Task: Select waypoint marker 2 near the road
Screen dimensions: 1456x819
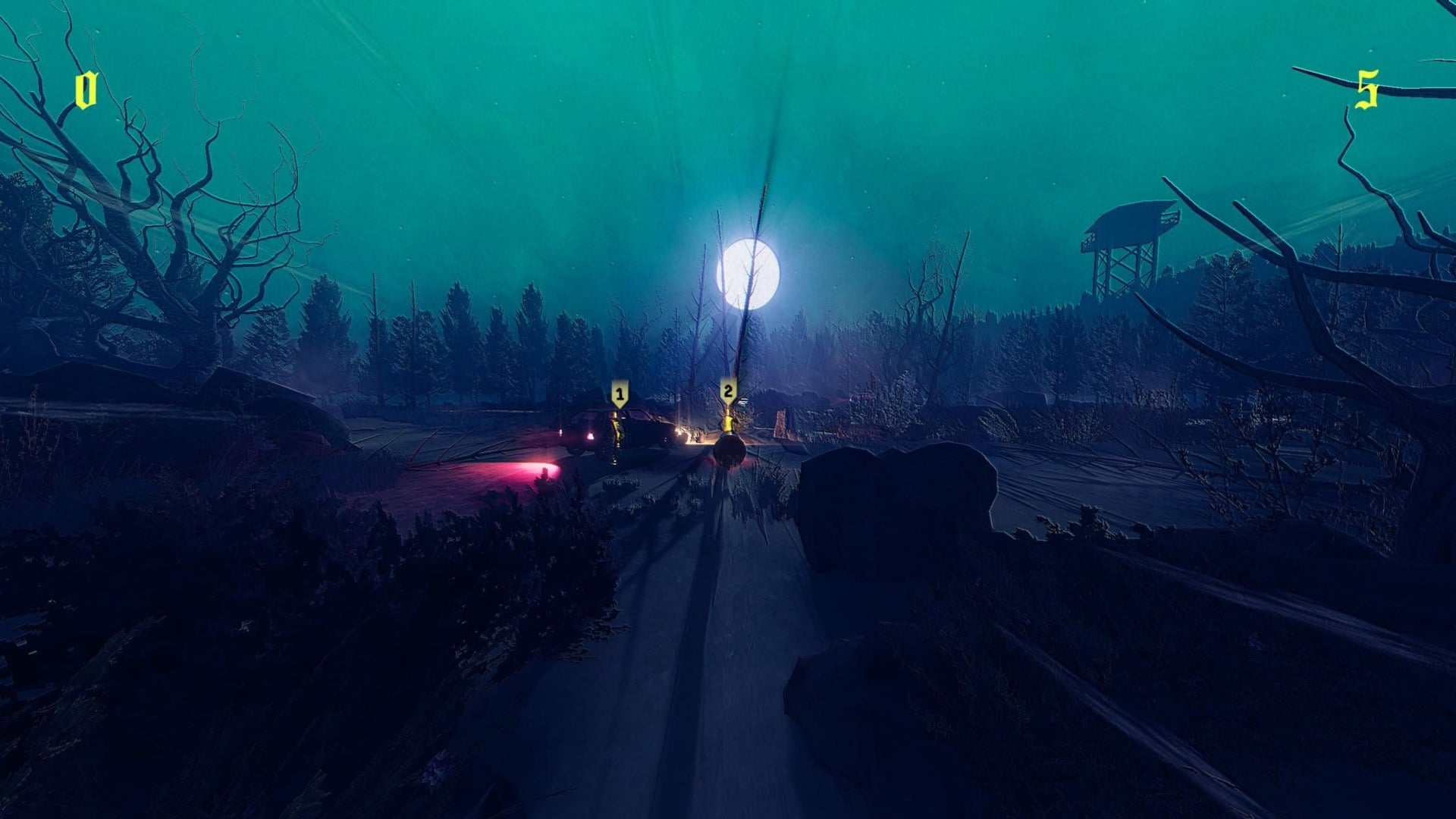Action: click(727, 390)
